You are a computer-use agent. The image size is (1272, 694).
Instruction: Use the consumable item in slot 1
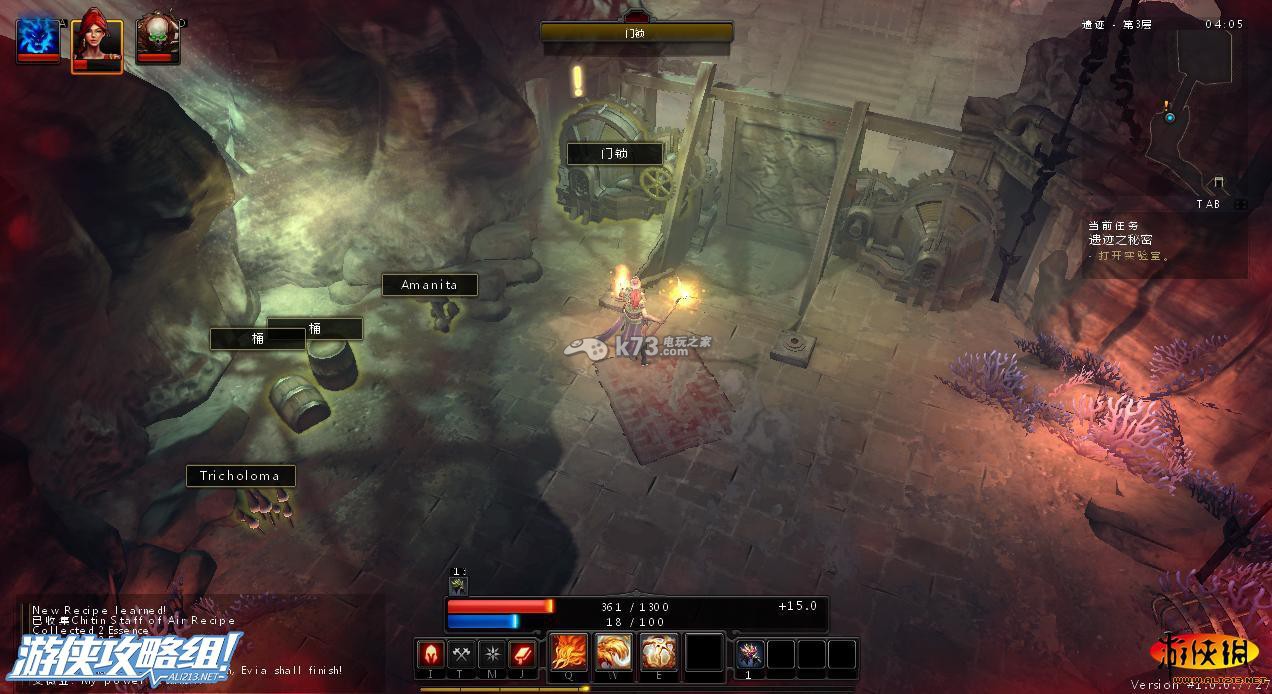pyautogui.click(x=750, y=655)
